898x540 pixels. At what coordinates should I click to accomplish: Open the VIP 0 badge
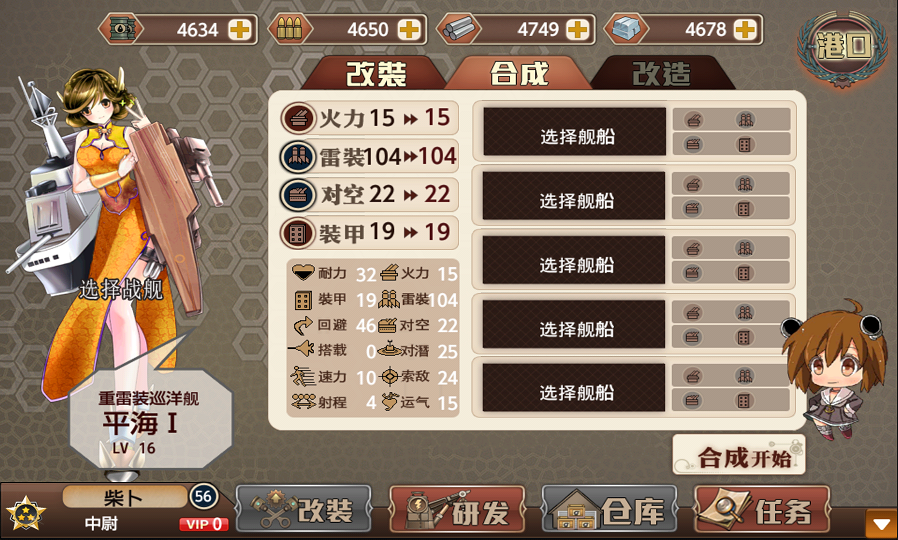coord(203,524)
